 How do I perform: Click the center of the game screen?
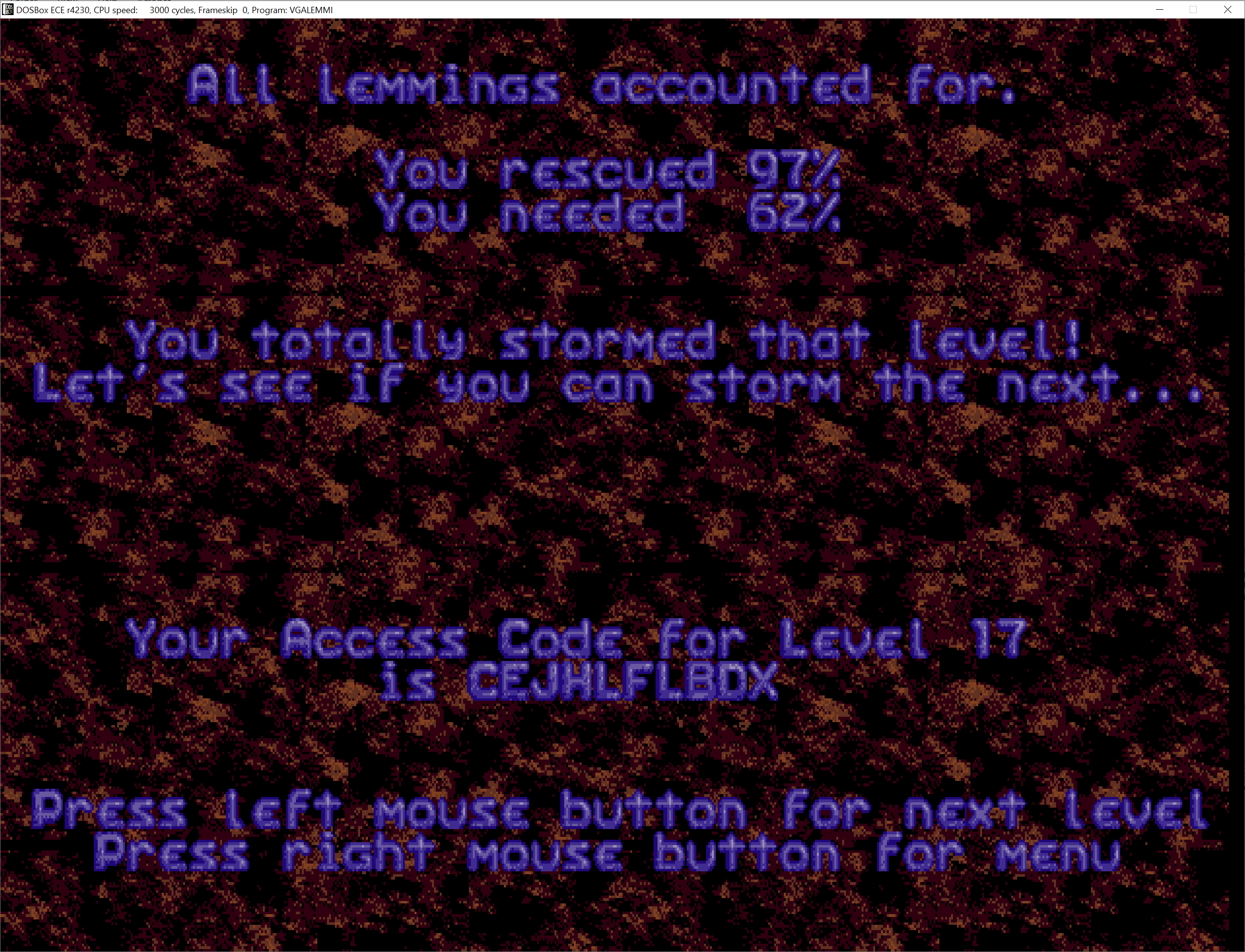point(622,485)
